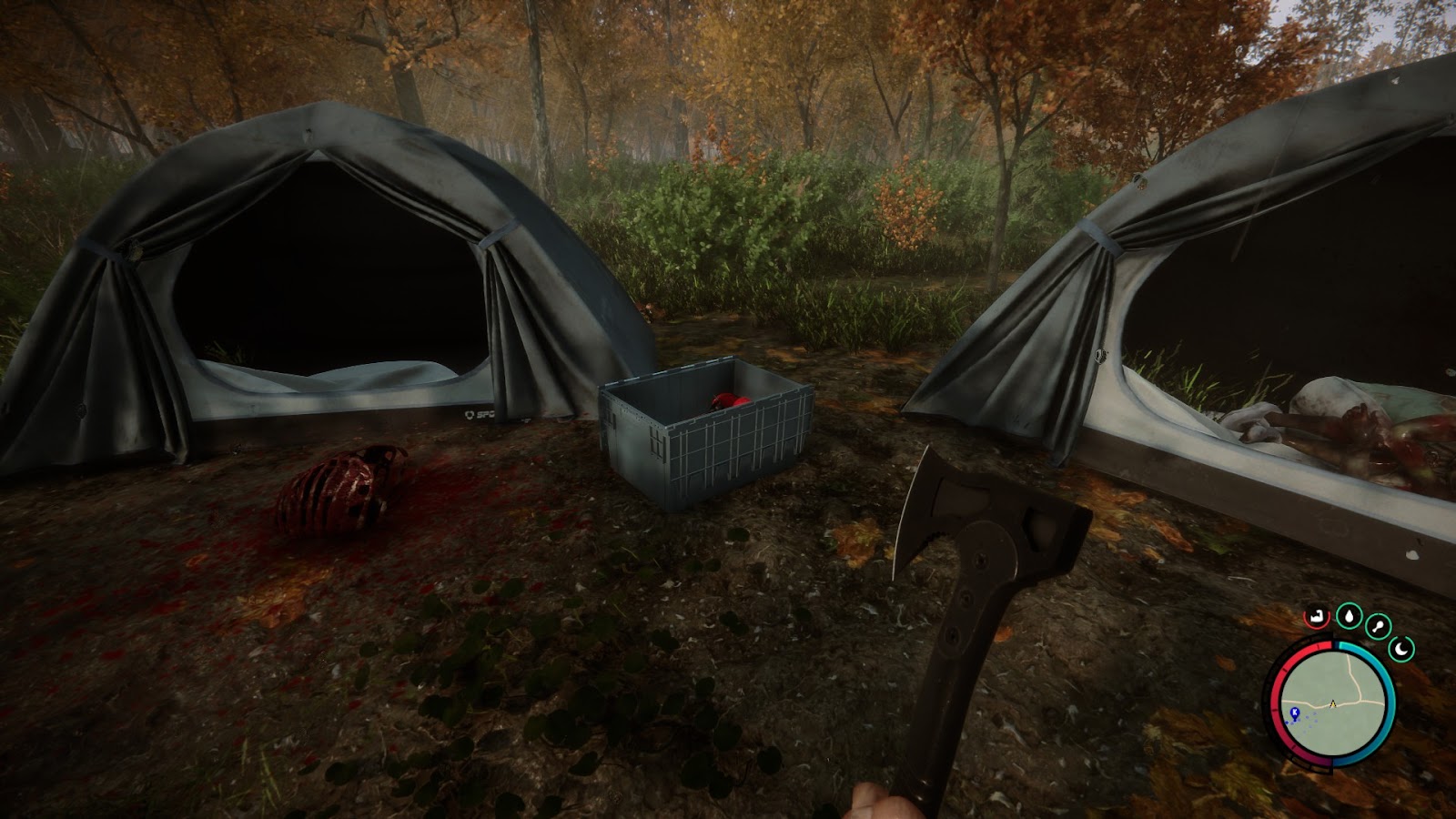Check the water drop hydration icon
The image size is (1456, 819).
pos(1348,616)
